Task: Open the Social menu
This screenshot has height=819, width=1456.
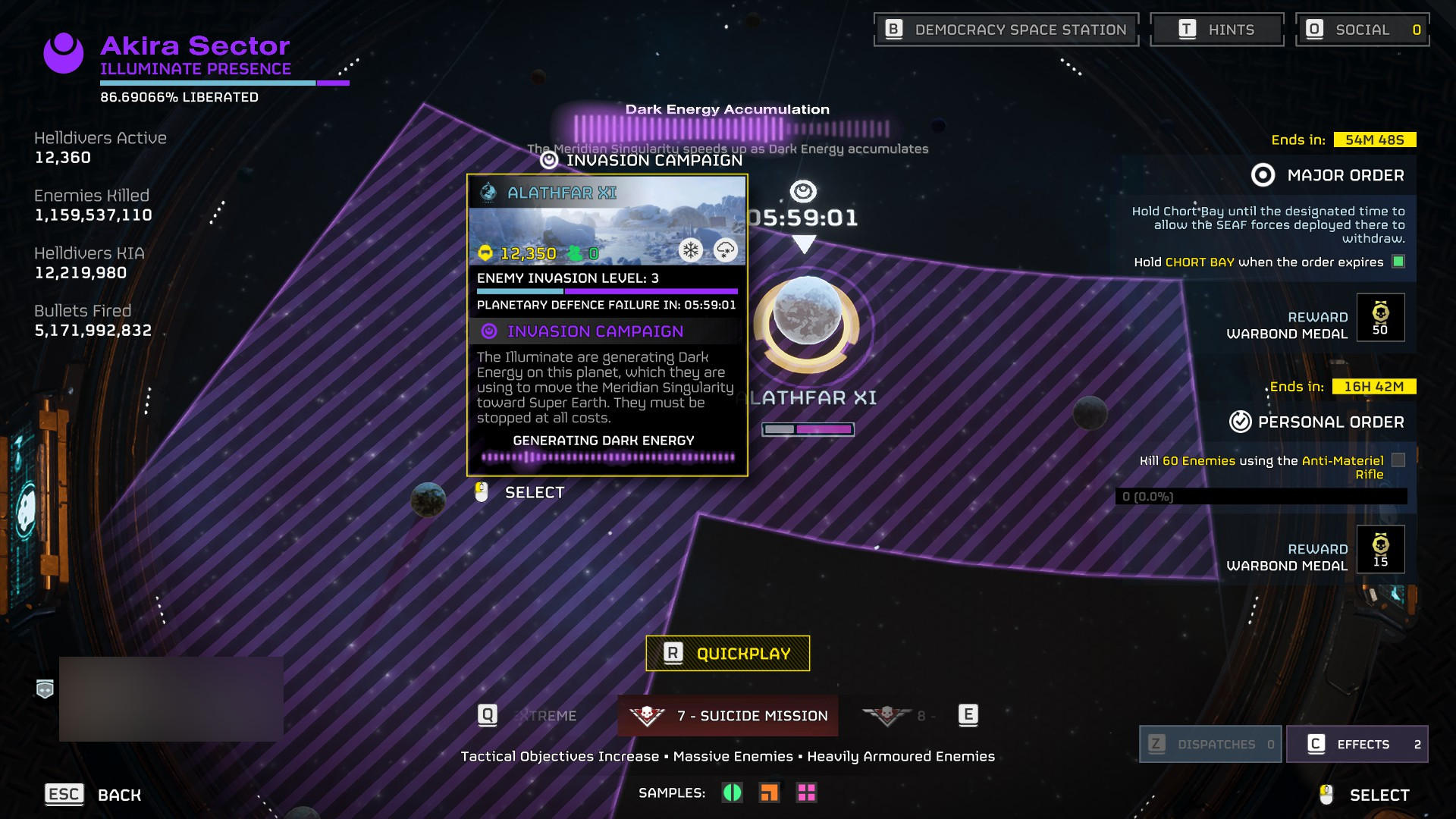Action: (x=1362, y=30)
